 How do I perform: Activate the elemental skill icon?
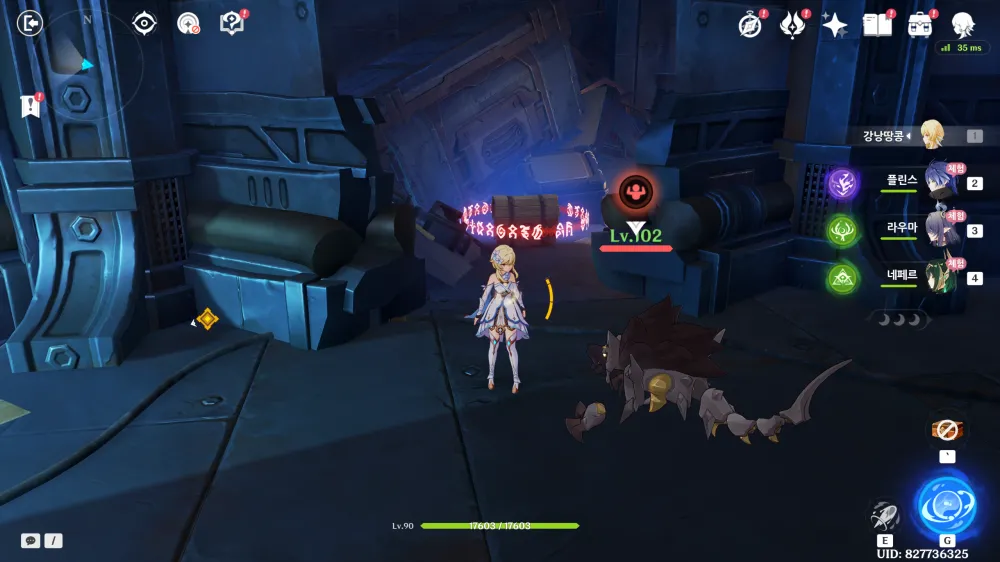pyautogui.click(x=885, y=514)
